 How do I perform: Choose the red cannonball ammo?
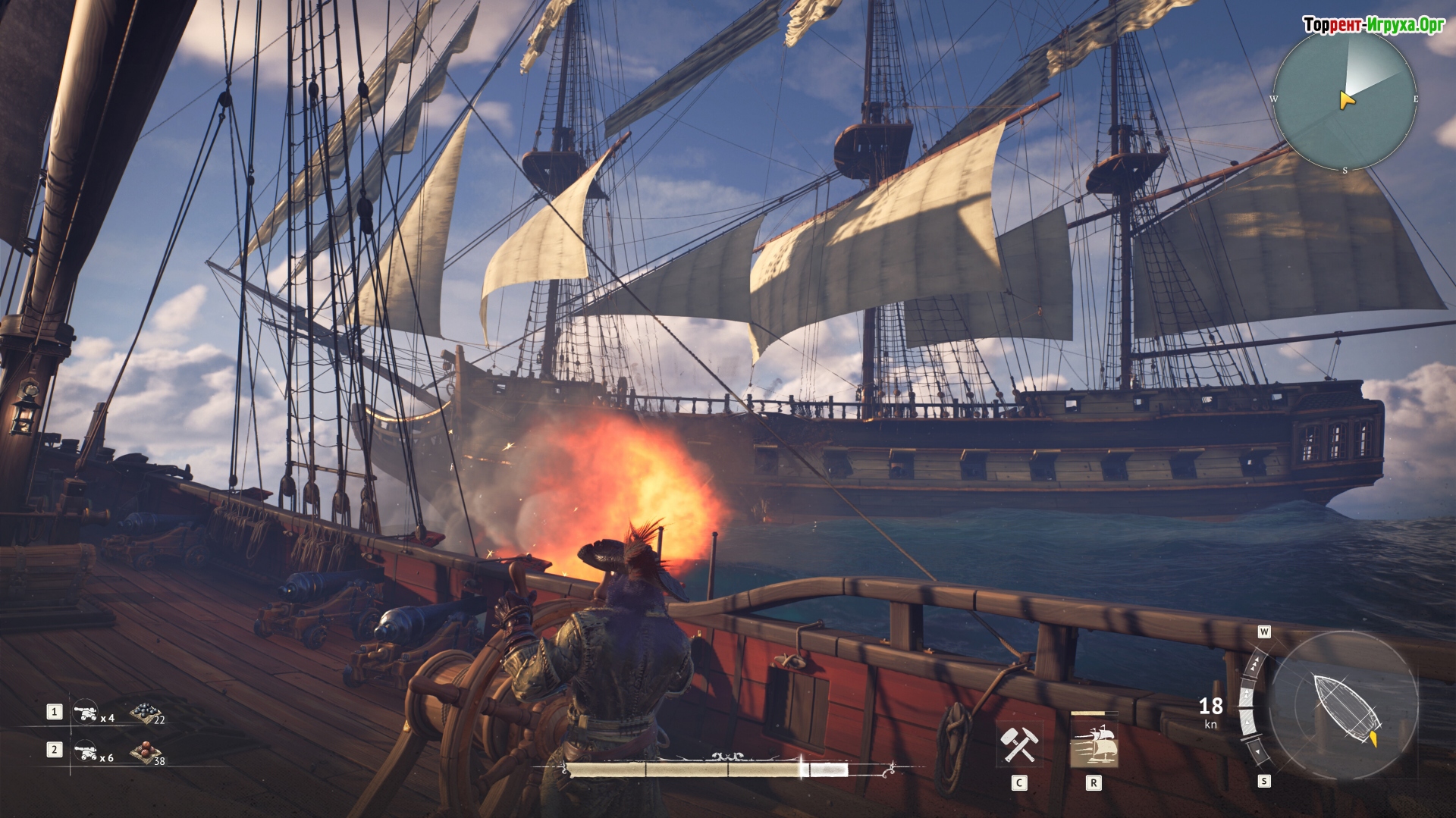(x=143, y=751)
